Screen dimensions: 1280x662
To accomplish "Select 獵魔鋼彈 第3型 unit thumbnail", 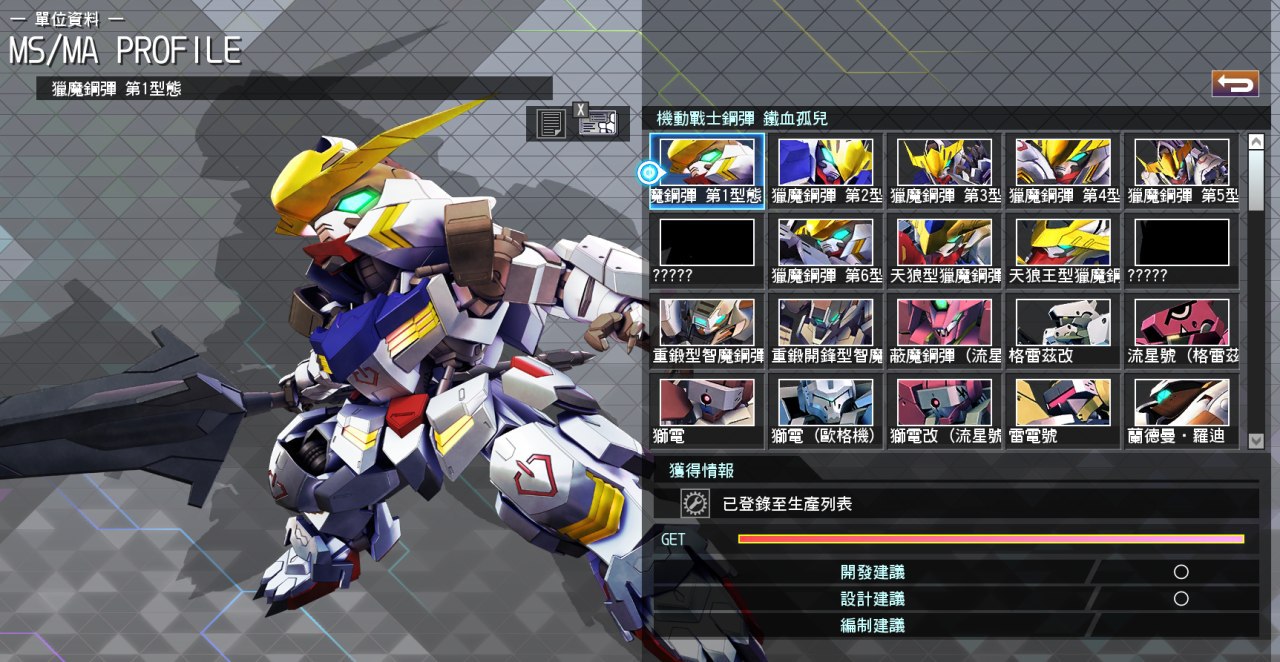I will click(x=945, y=171).
